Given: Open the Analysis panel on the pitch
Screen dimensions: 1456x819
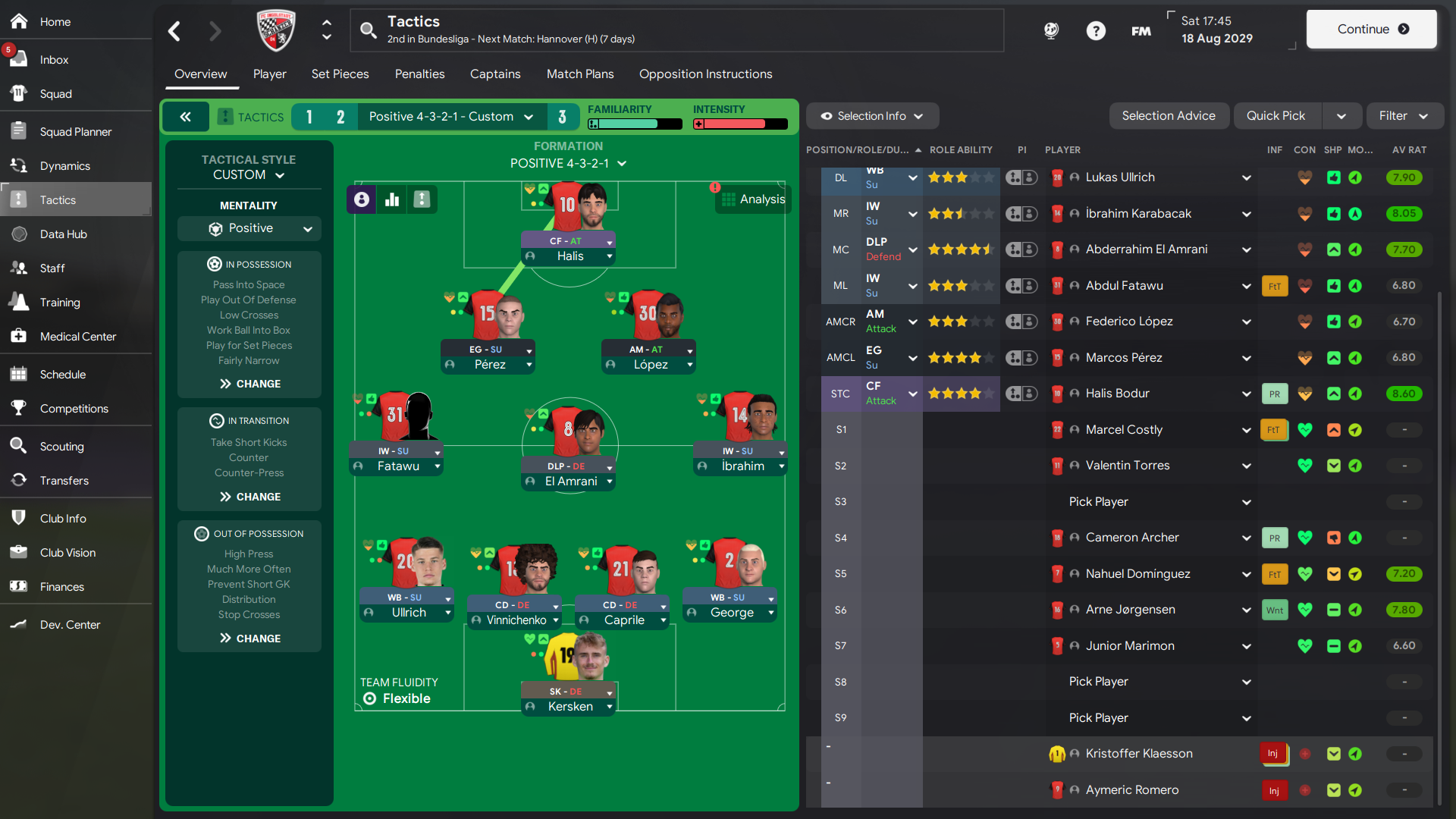Looking at the screenshot, I should [753, 199].
